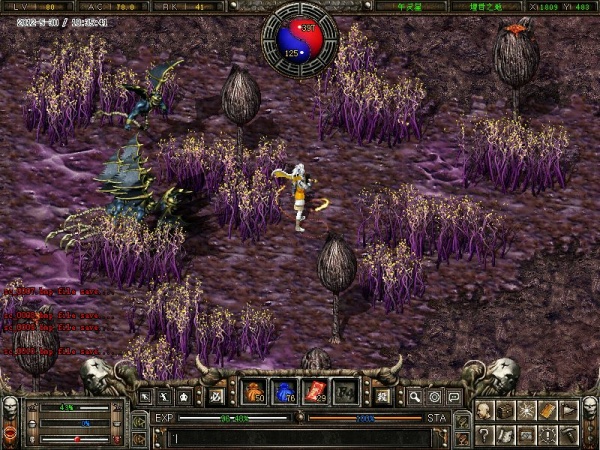Use the orange potion bag hotbar slot
The image size is (600, 450).
tap(254, 393)
